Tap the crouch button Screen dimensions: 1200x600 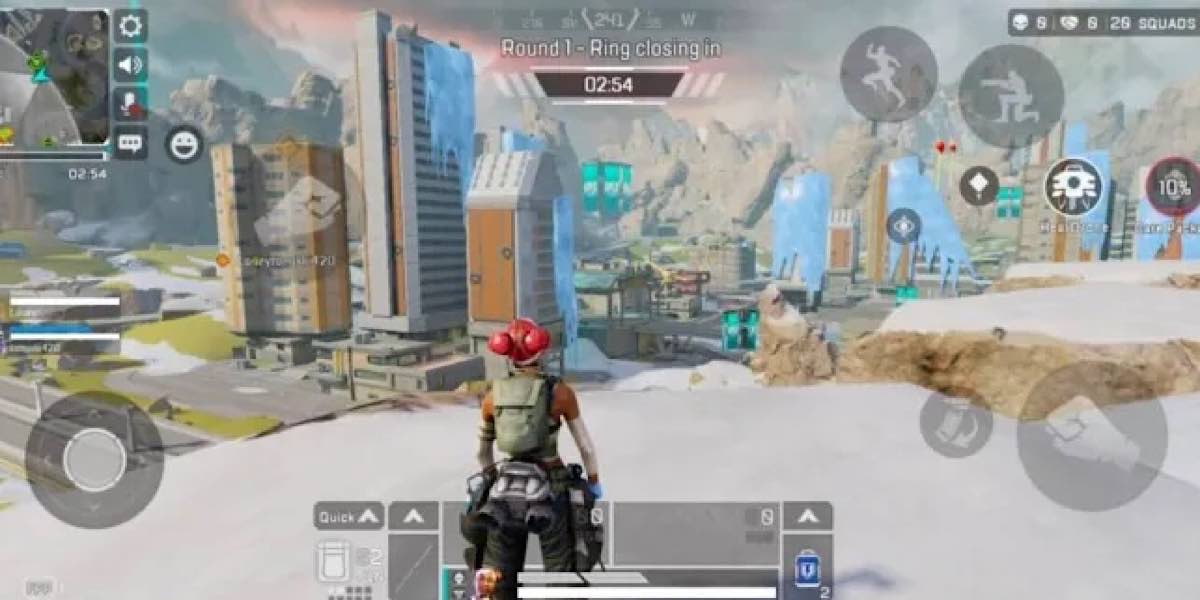(x=1010, y=95)
